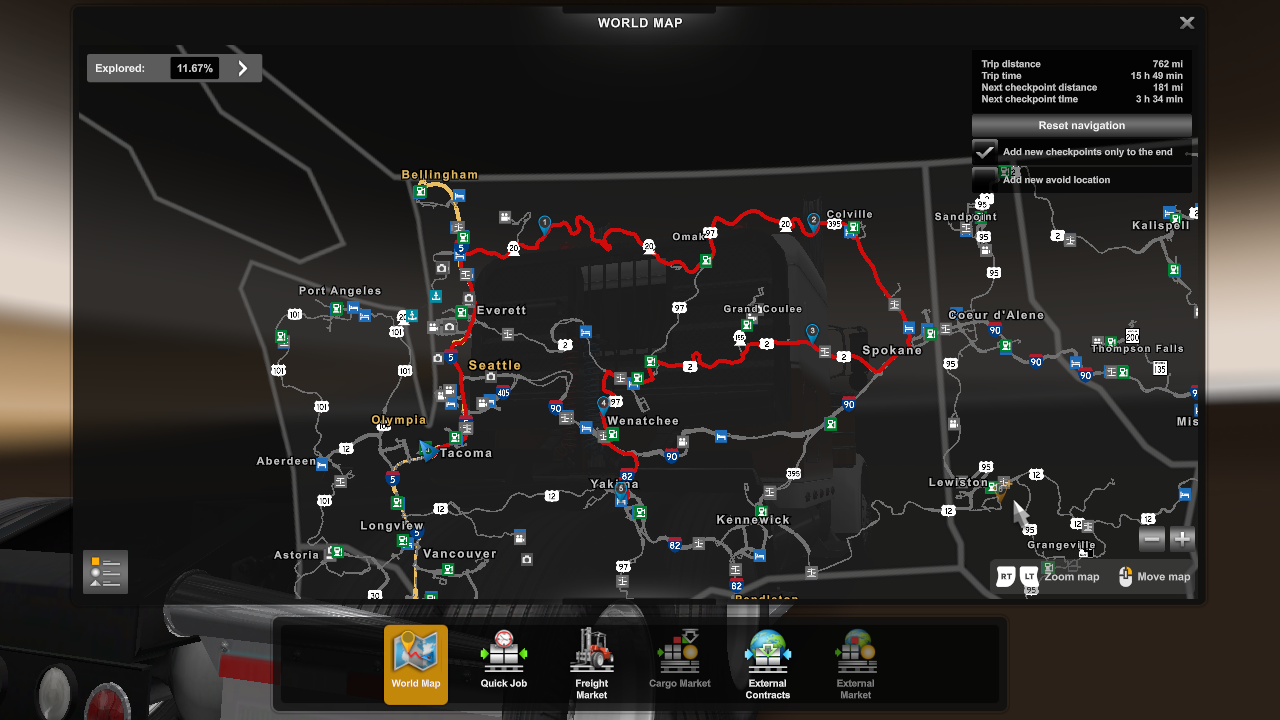Image resolution: width=1280 pixels, height=720 pixels.
Task: Open the Cargo Market
Action: point(679,662)
